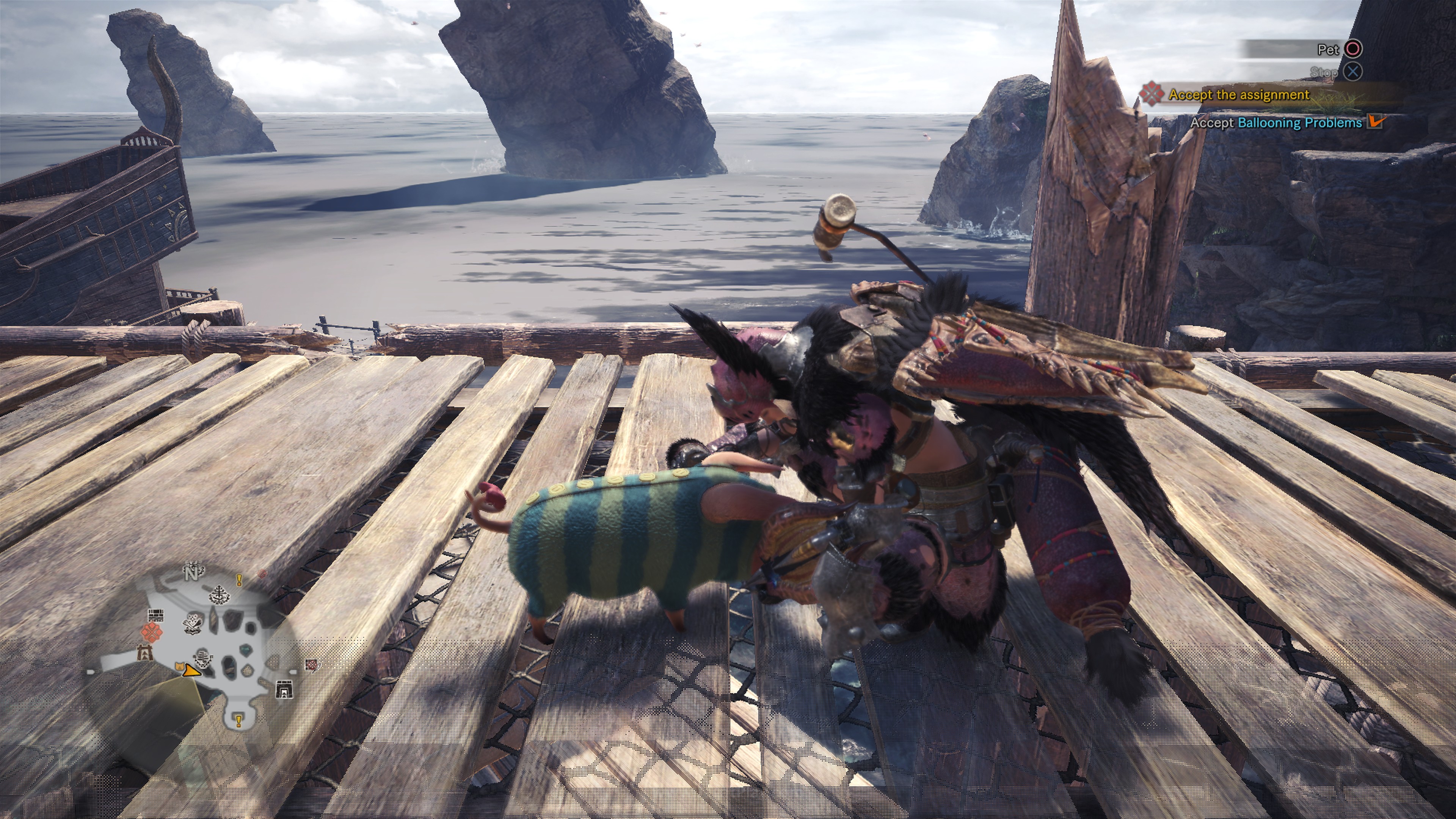1456x819 pixels.
Task: Click the upper yellow exclamation marker on minimap
Action: (239, 580)
